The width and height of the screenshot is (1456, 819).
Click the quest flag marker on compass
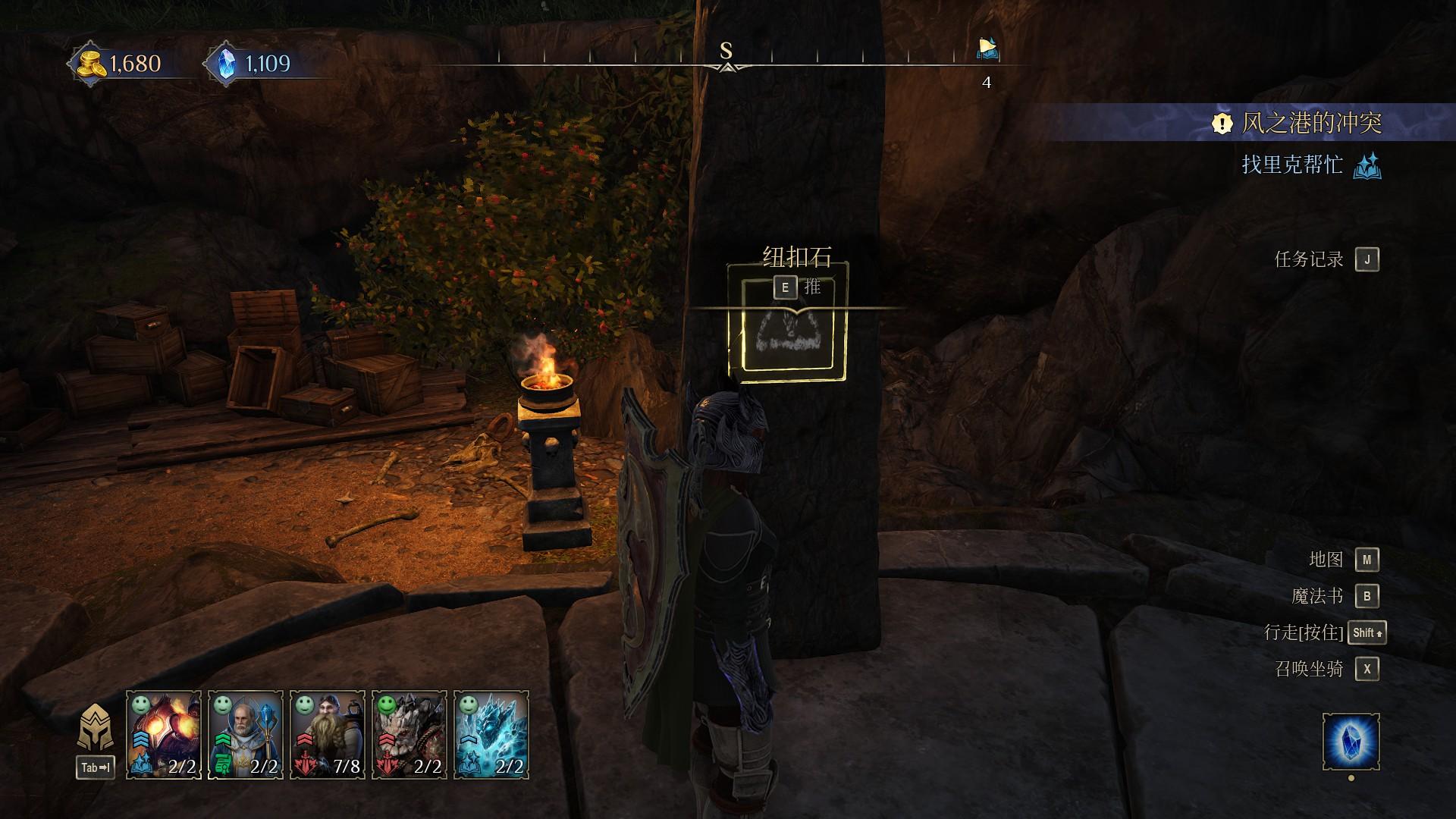tap(987, 49)
